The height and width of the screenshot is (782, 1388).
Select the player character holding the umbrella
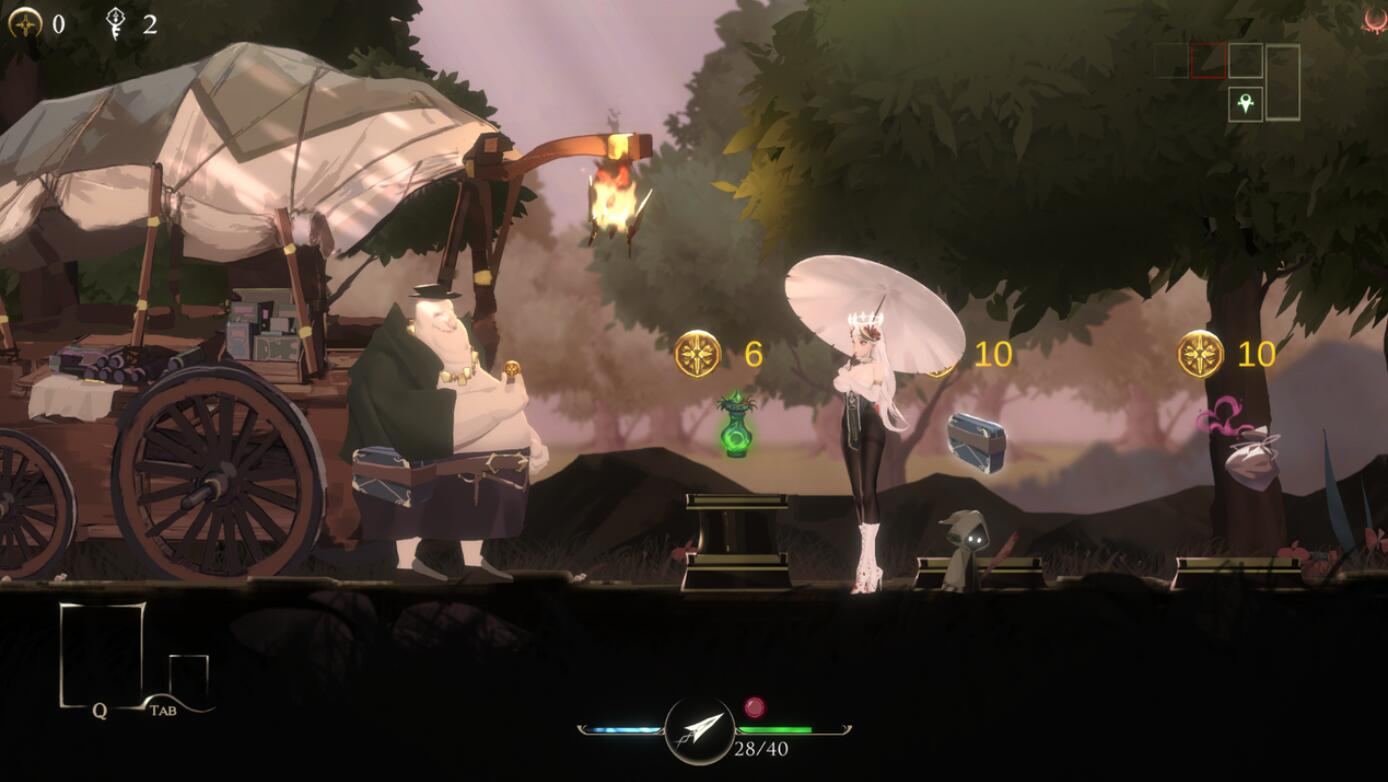pos(866,430)
